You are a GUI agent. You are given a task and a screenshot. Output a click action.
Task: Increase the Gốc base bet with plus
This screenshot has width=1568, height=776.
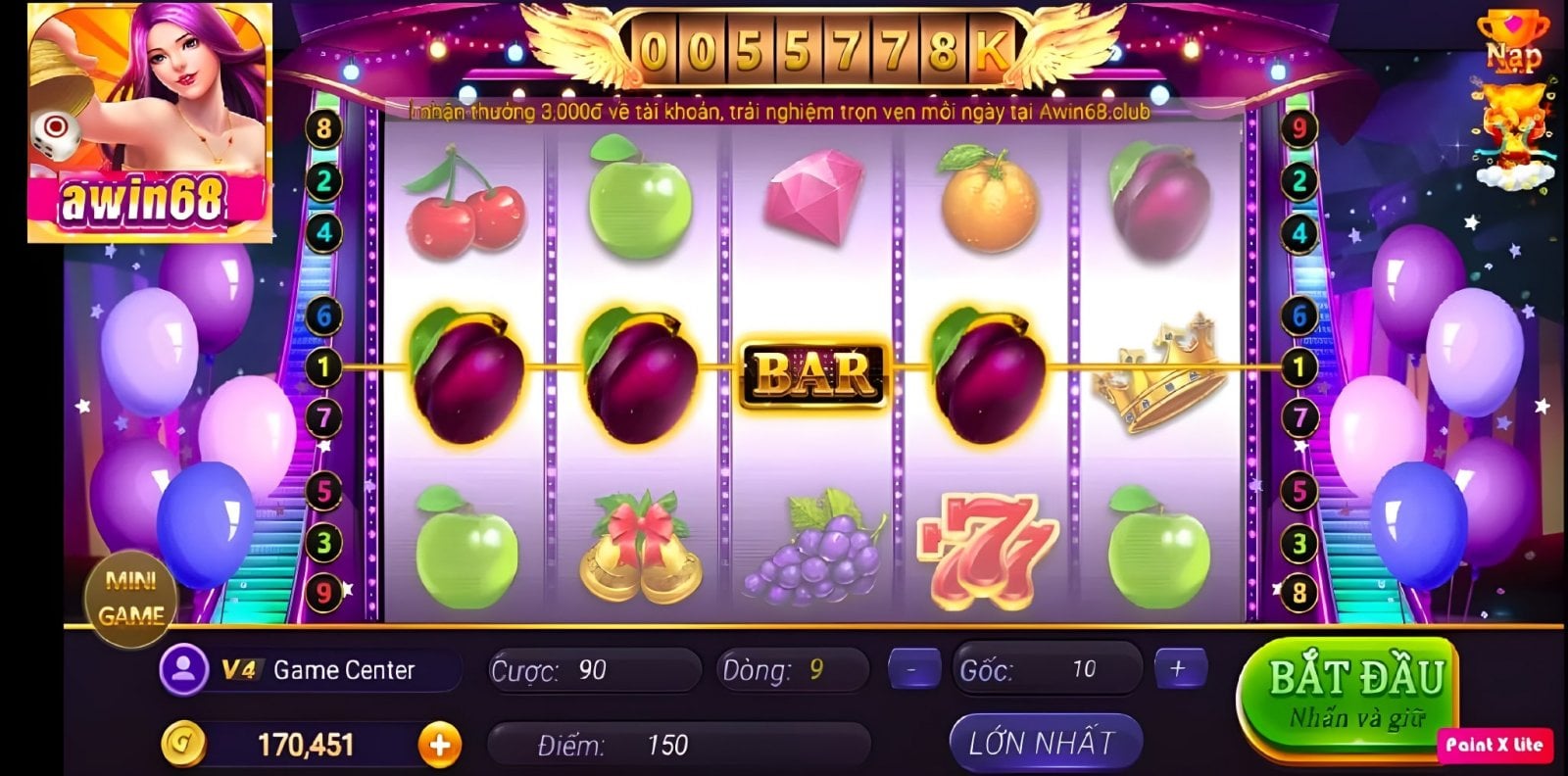[x=1177, y=669]
